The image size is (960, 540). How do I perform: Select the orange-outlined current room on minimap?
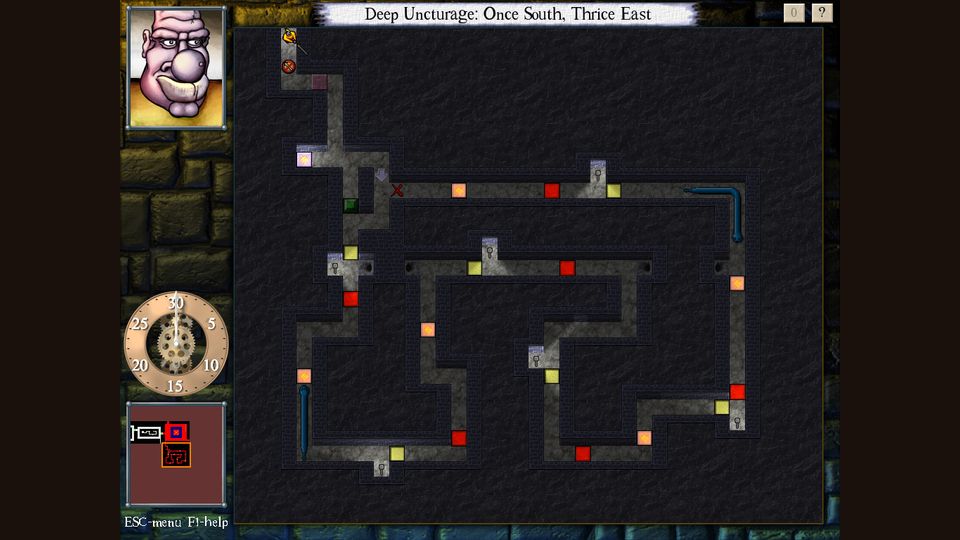pyautogui.click(x=176, y=456)
